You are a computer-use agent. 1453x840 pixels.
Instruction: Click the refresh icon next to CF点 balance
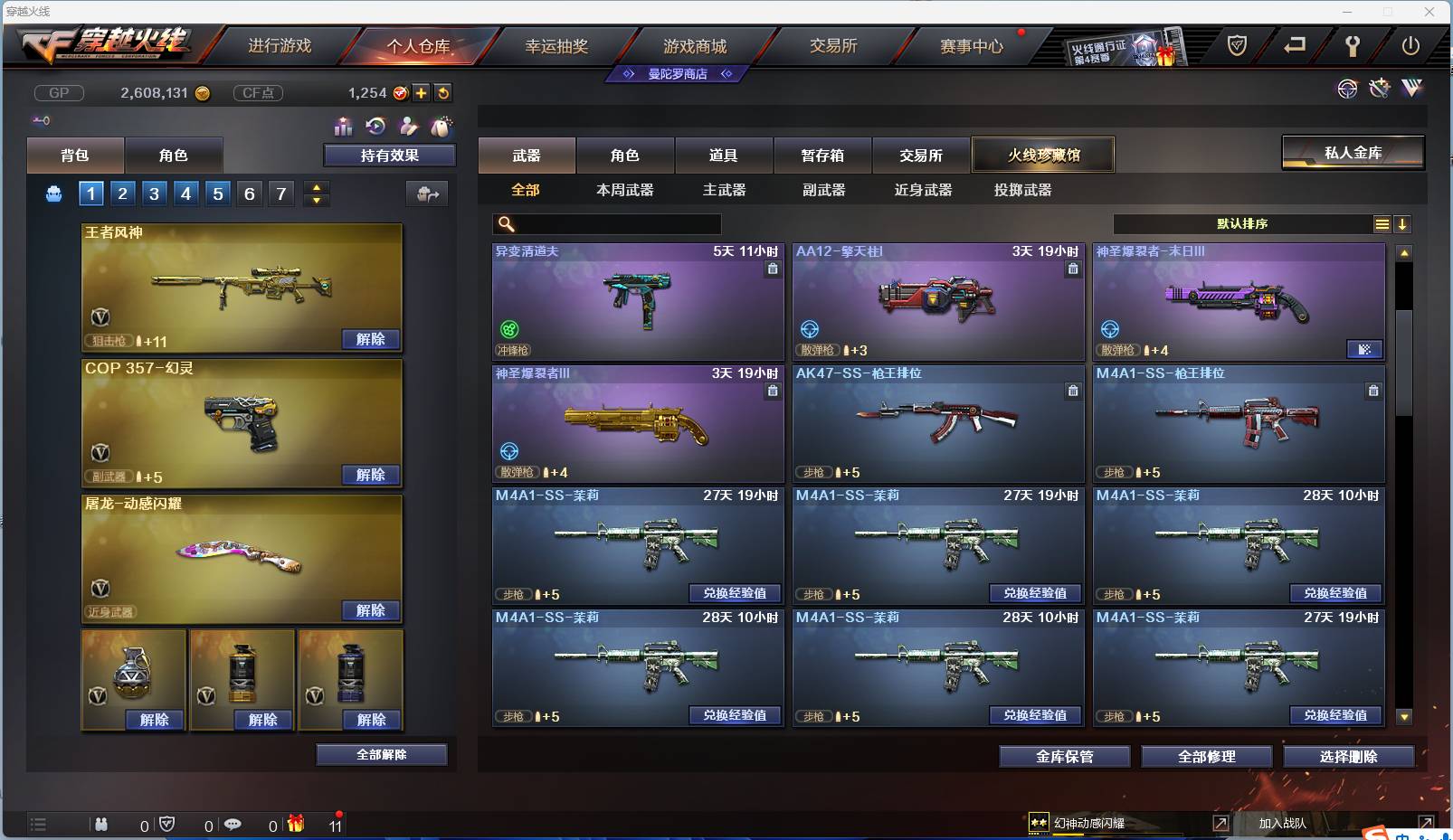443,92
